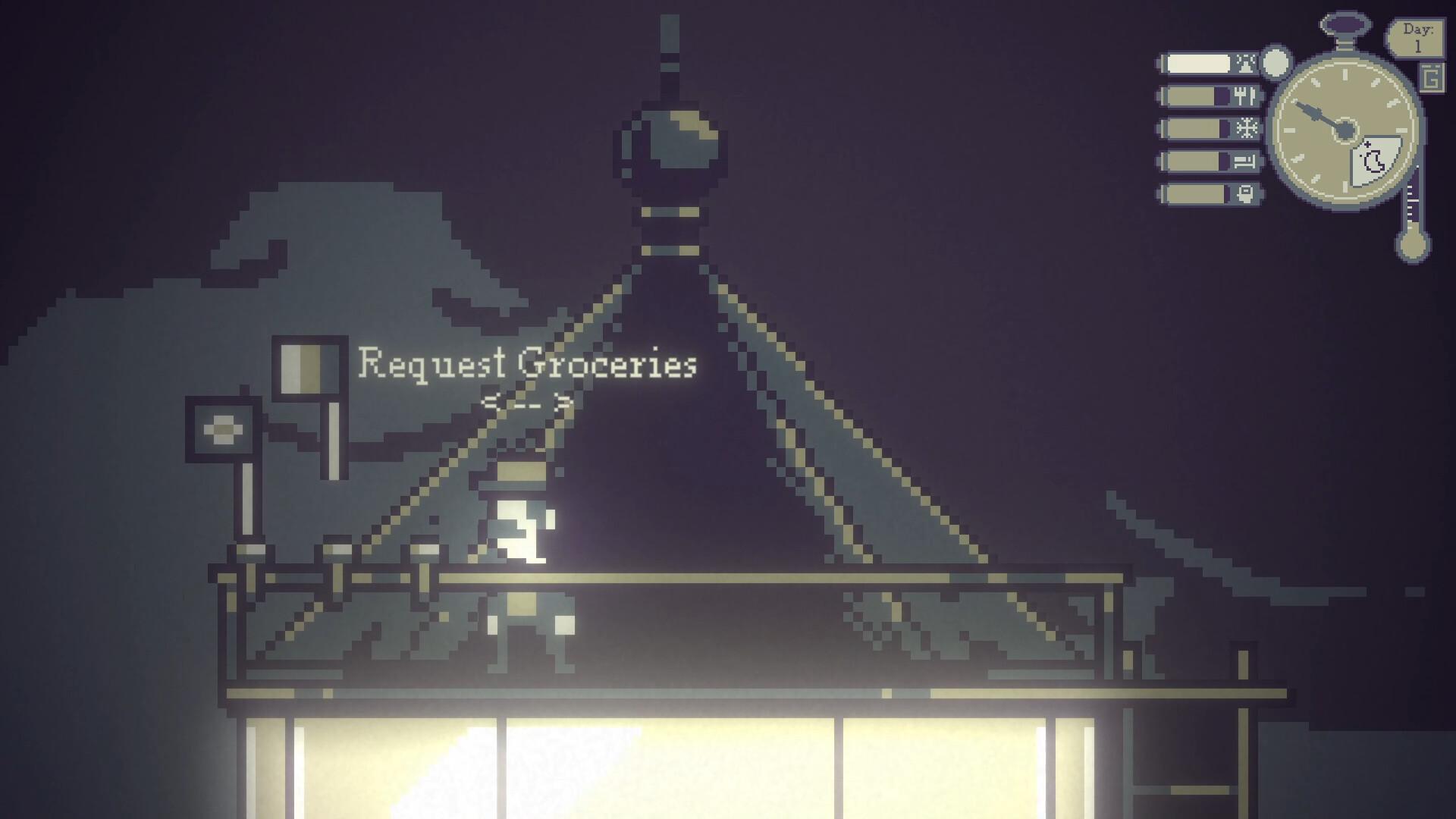
Task: Click the thermometer temperature gauge
Action: [x=1412, y=212]
